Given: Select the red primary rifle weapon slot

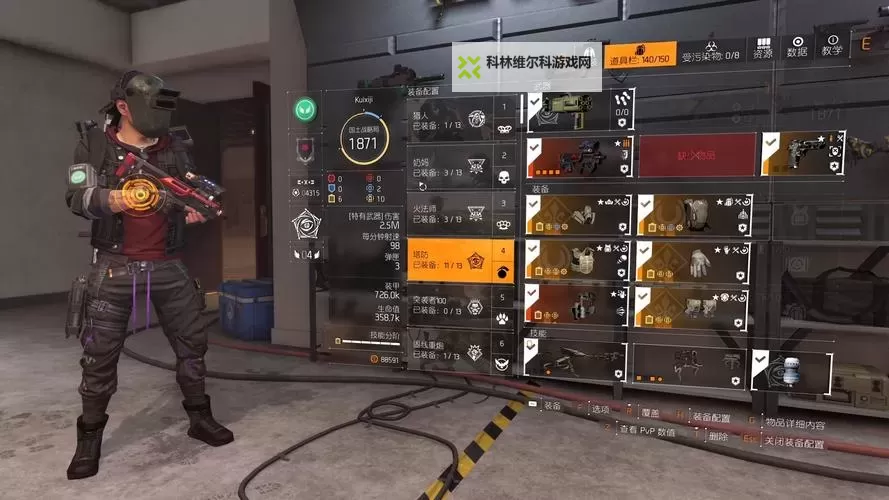Looking at the screenshot, I should tap(581, 155).
